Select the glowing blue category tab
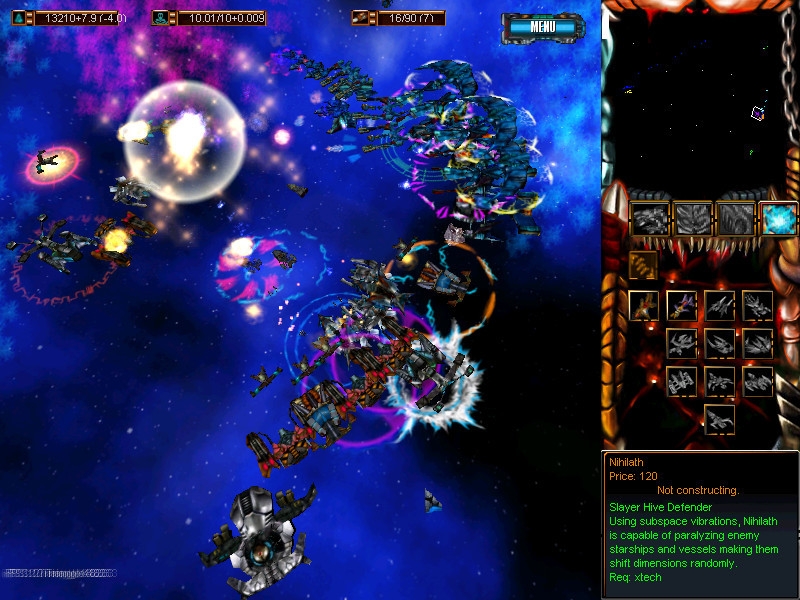This screenshot has height=600, width=800. pyautogui.click(x=778, y=217)
